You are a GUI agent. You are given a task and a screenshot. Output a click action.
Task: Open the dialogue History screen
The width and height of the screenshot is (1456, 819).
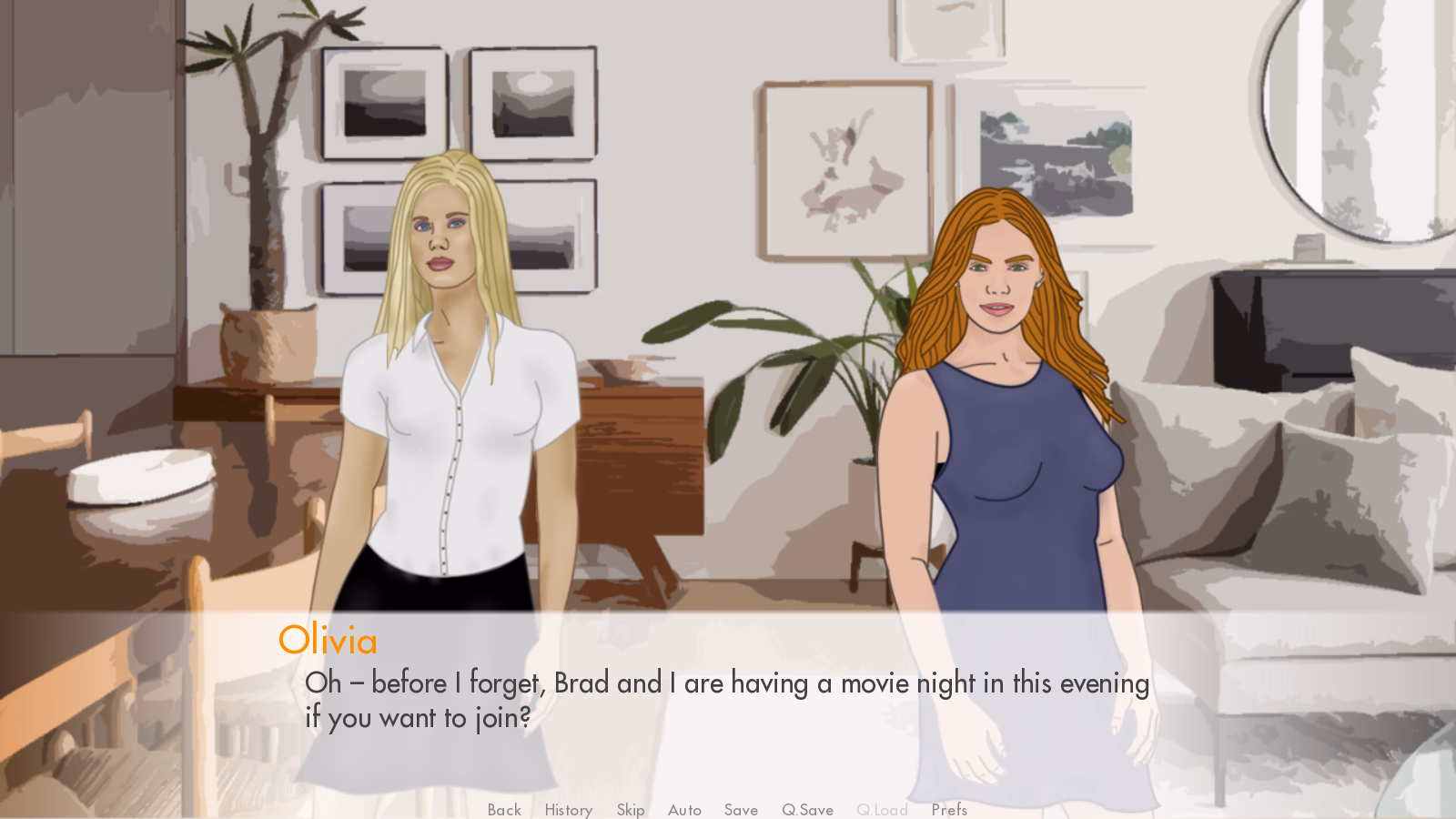(x=567, y=810)
